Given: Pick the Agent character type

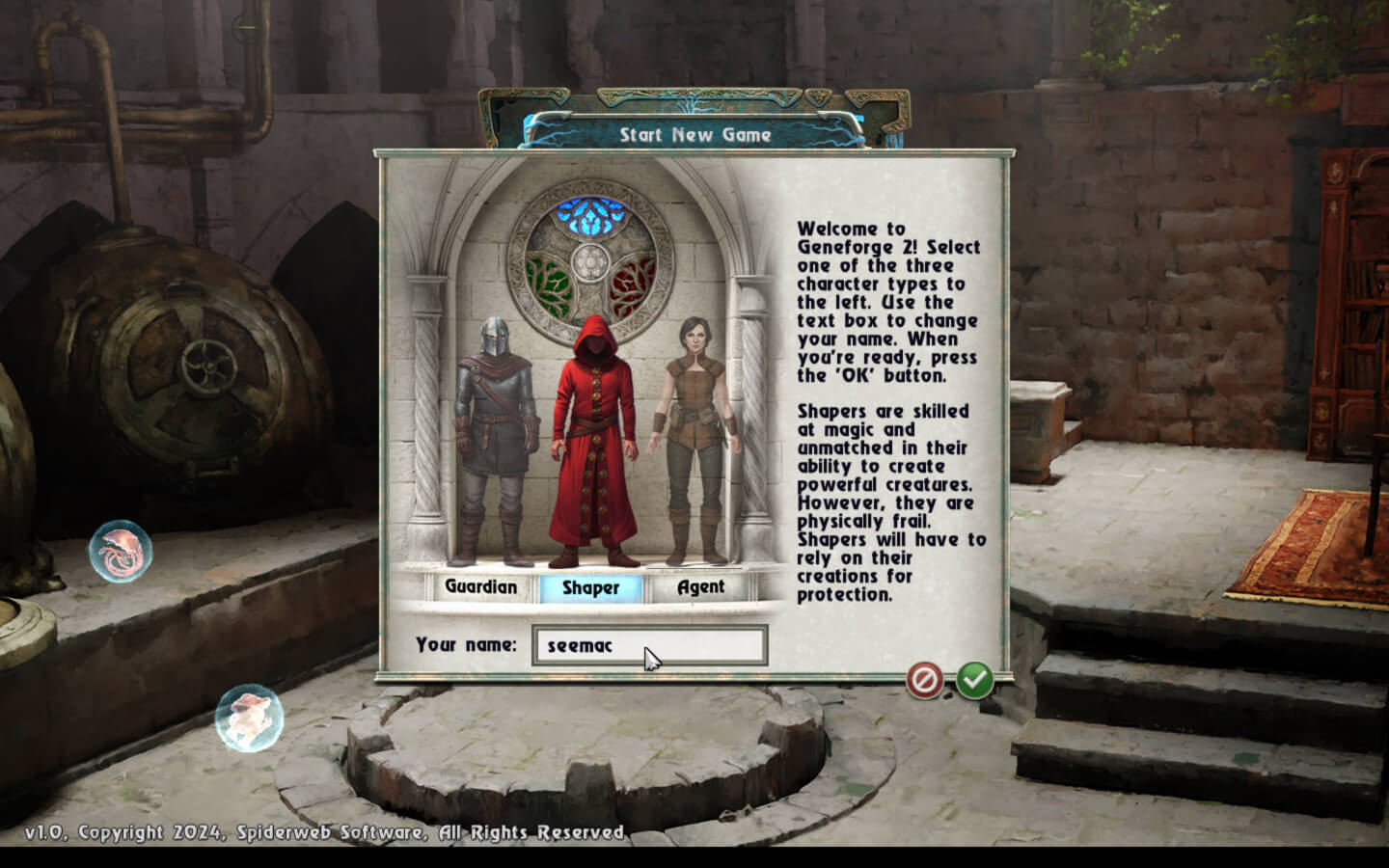Looking at the screenshot, I should click(x=700, y=586).
